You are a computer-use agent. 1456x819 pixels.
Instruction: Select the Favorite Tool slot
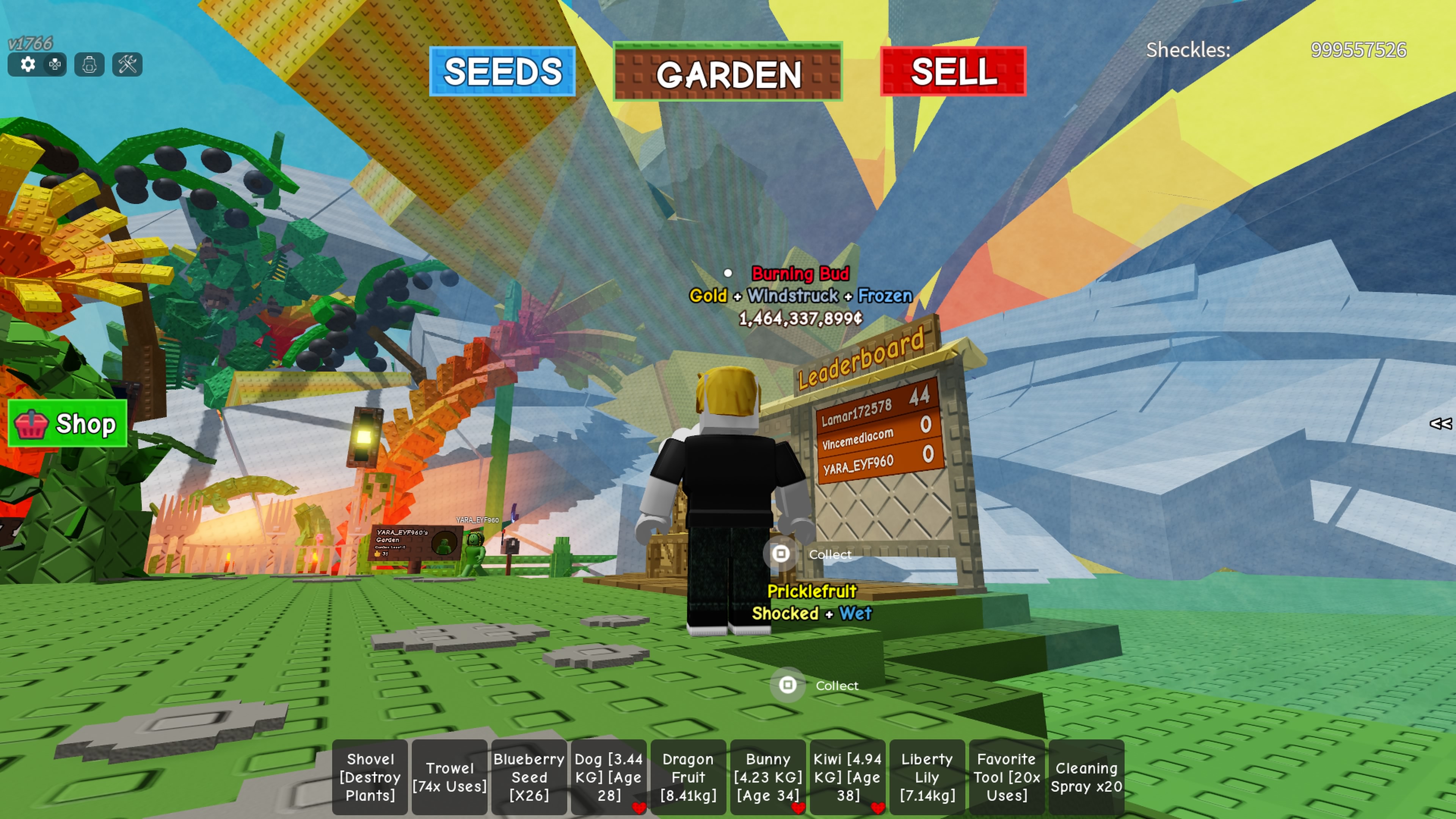[1007, 777]
